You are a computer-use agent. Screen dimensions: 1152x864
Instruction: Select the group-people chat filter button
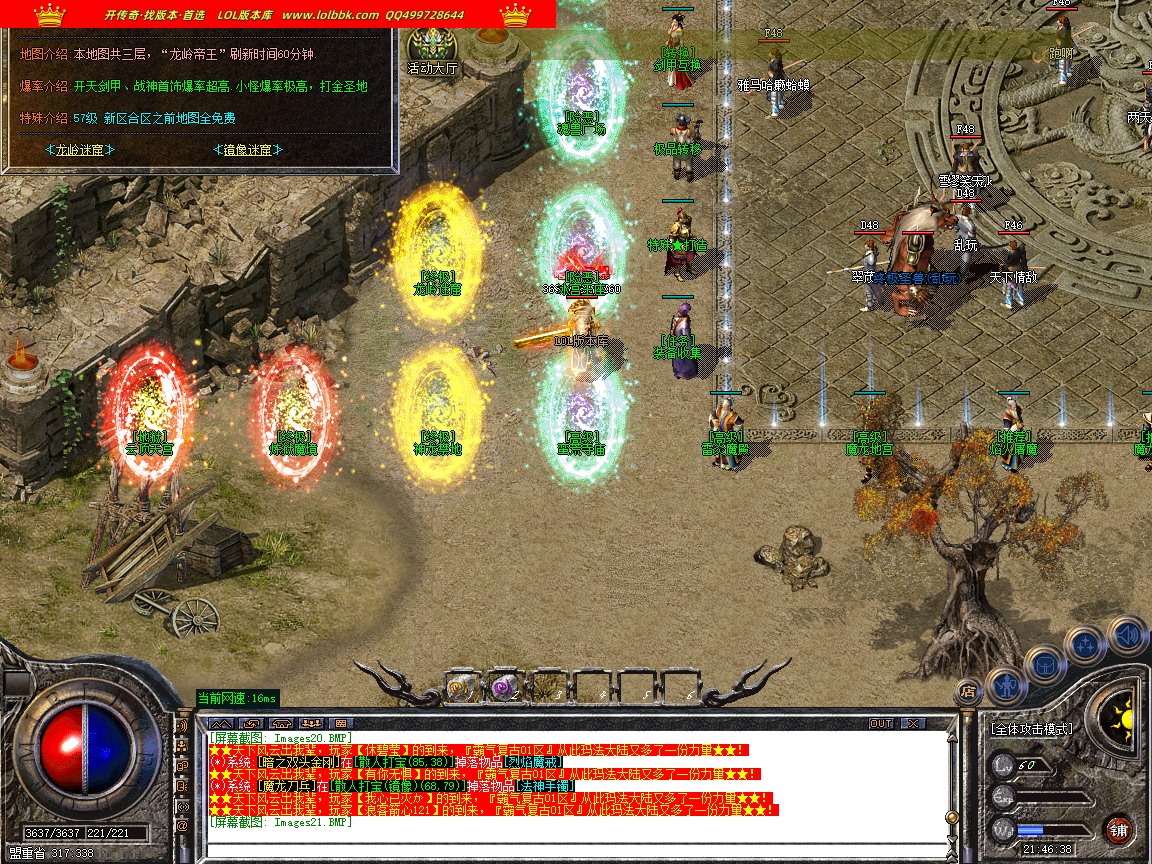tap(311, 723)
